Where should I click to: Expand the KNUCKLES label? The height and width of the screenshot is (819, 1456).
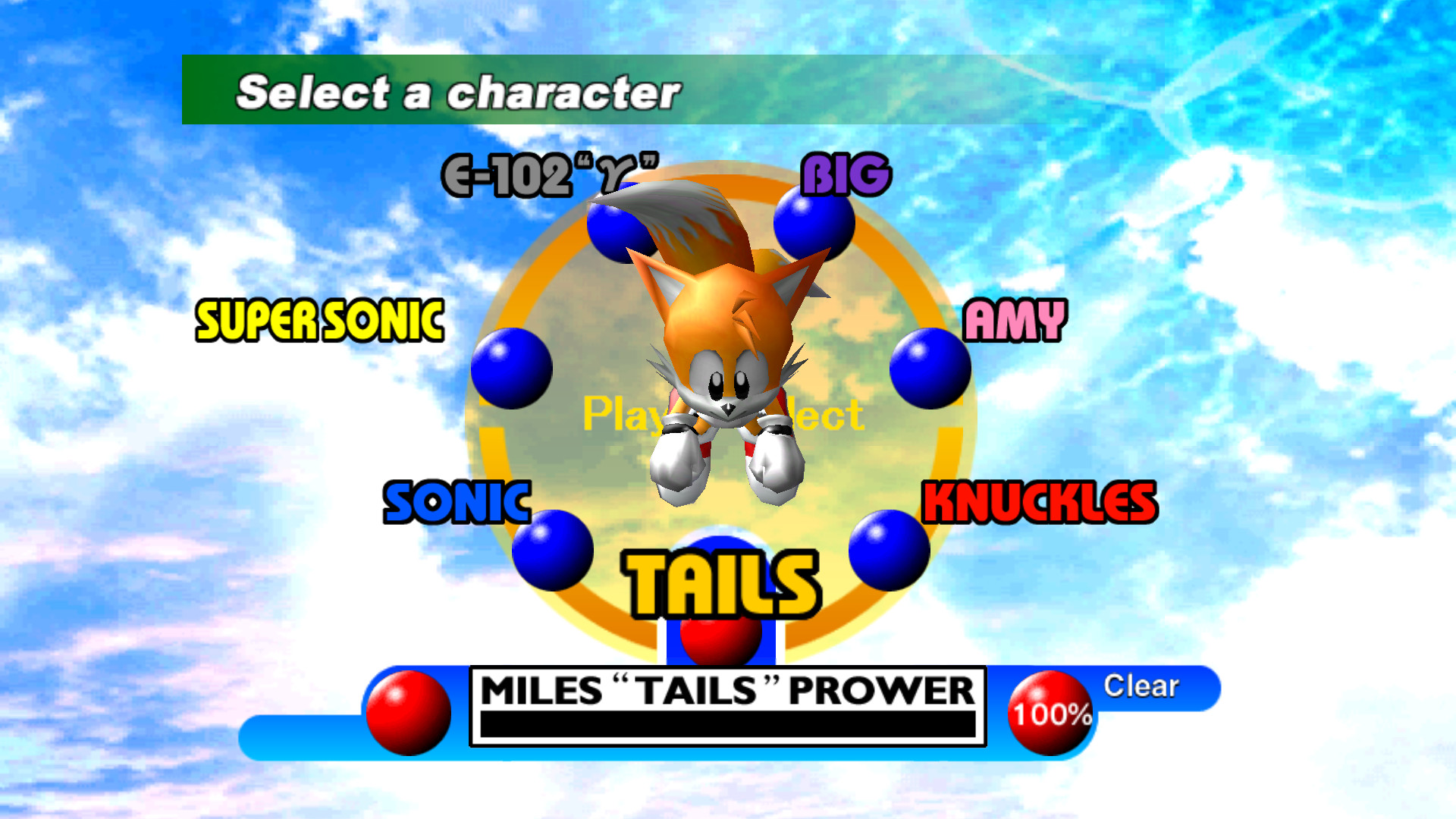point(1039,500)
